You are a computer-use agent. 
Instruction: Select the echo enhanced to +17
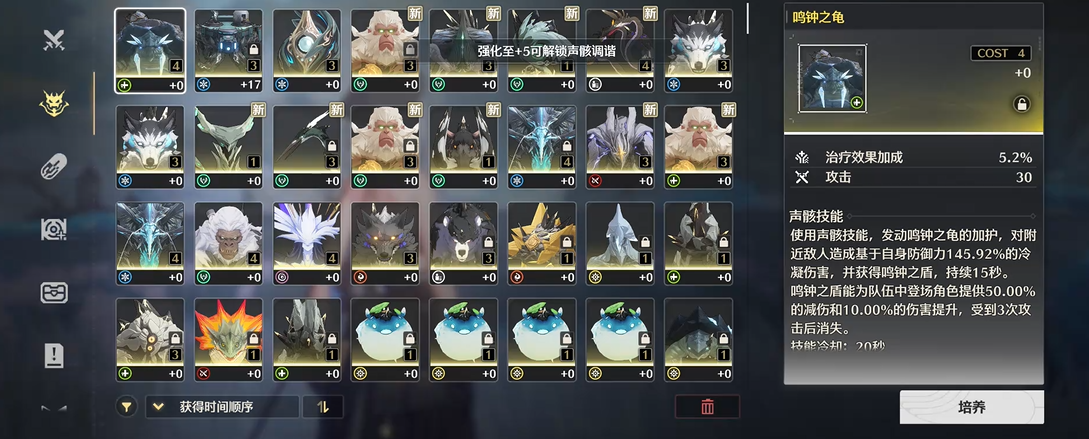(x=228, y=48)
